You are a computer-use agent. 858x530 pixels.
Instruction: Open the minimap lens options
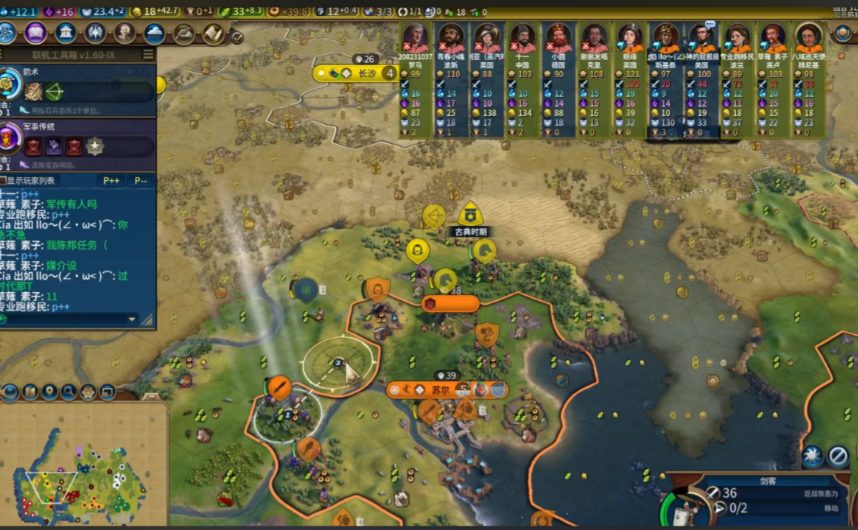(x=28, y=391)
